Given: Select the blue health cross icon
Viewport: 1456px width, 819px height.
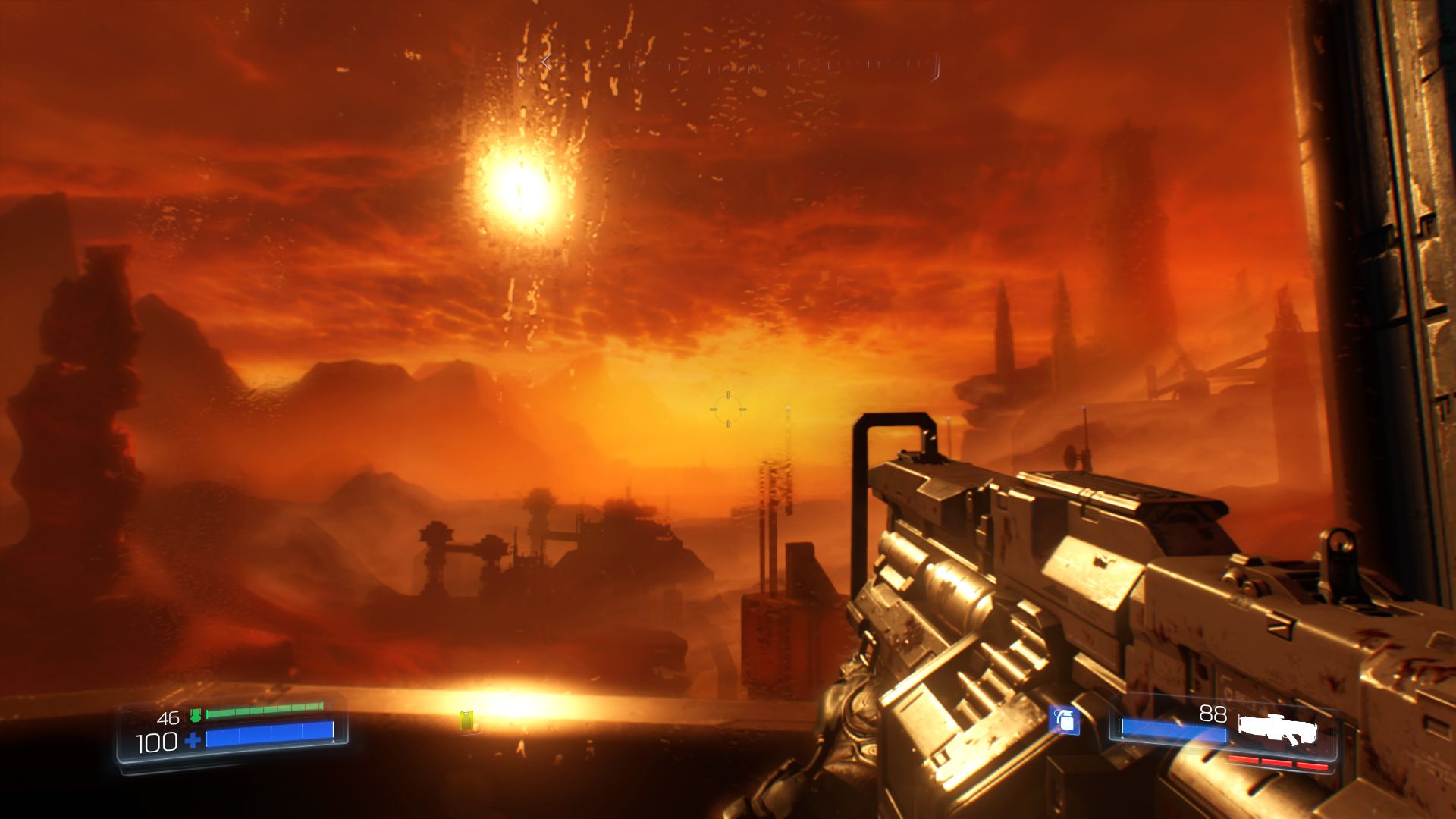Looking at the screenshot, I should (191, 742).
